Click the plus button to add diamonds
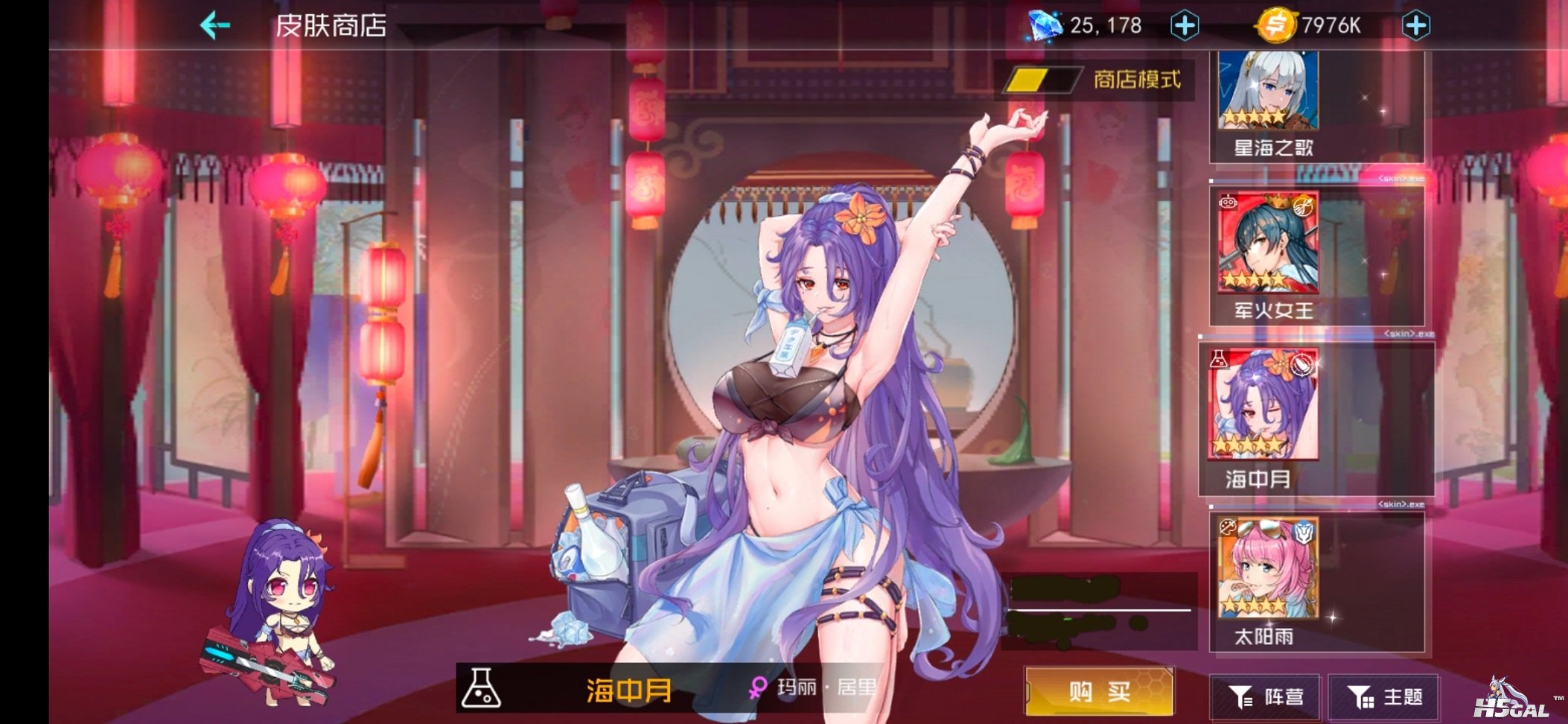This screenshot has width=1568, height=724. 1183,25
